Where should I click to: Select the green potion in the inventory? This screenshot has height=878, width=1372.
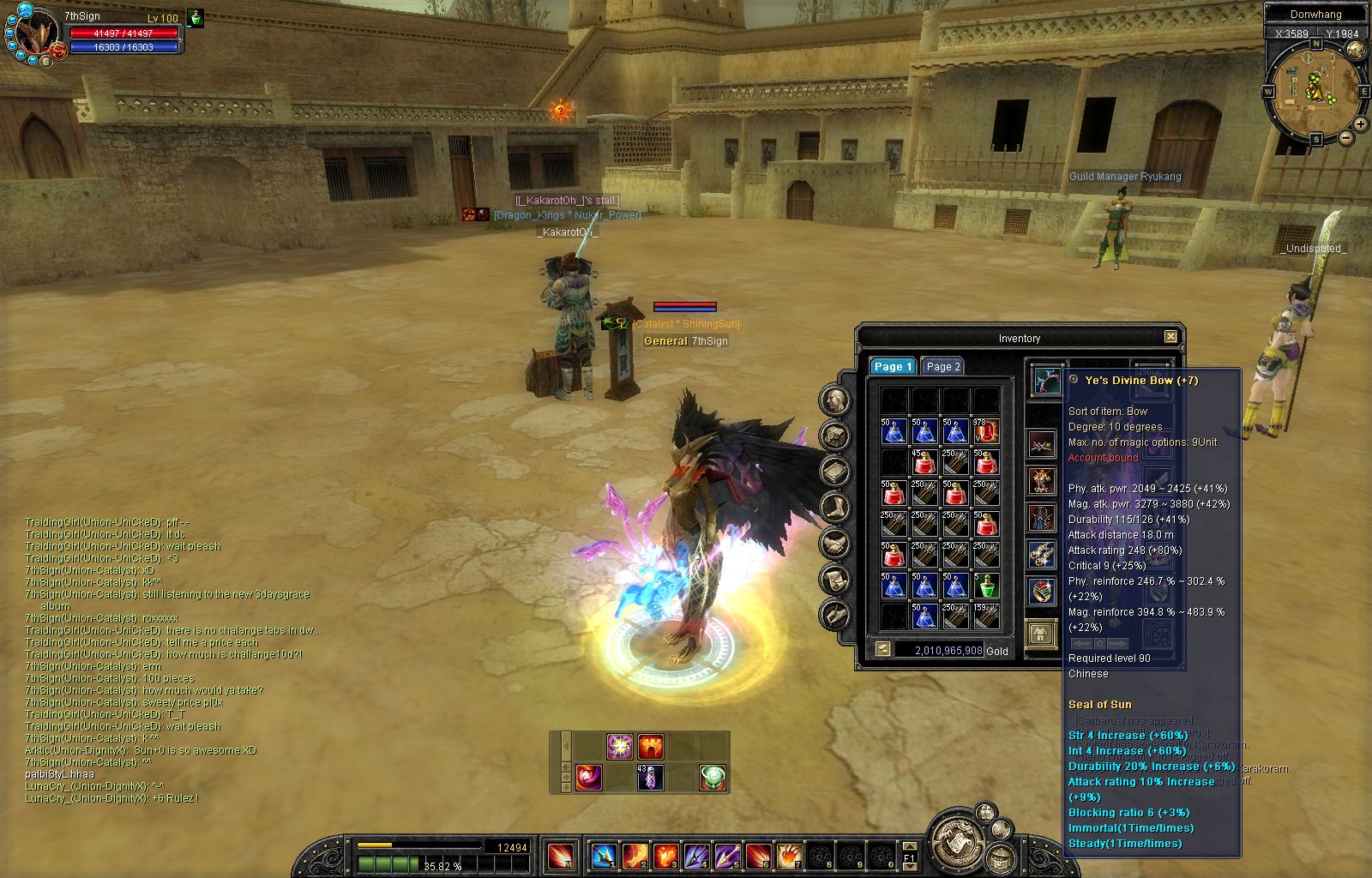986,586
